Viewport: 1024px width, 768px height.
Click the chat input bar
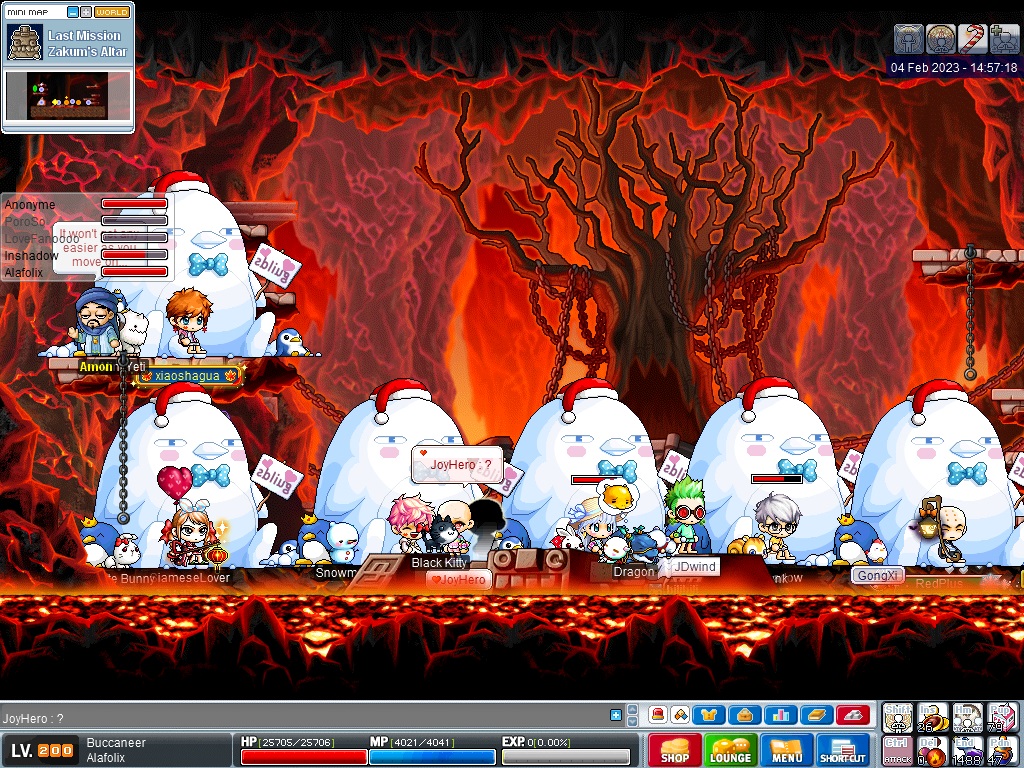(x=300, y=717)
